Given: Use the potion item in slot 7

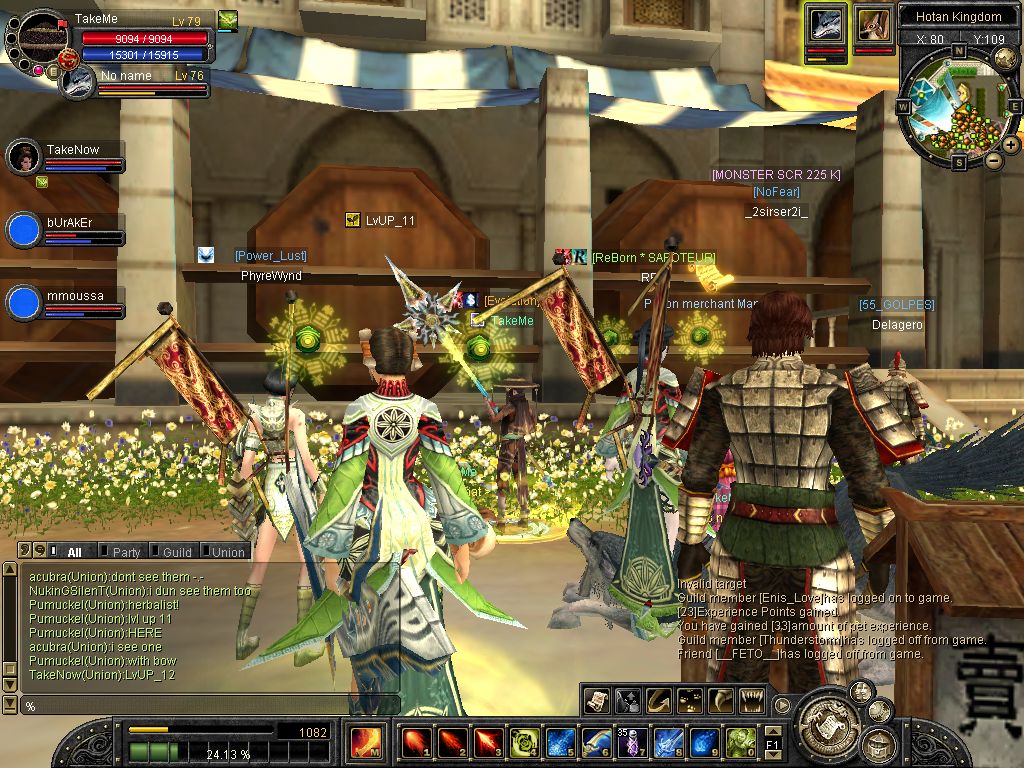Looking at the screenshot, I should (632, 743).
